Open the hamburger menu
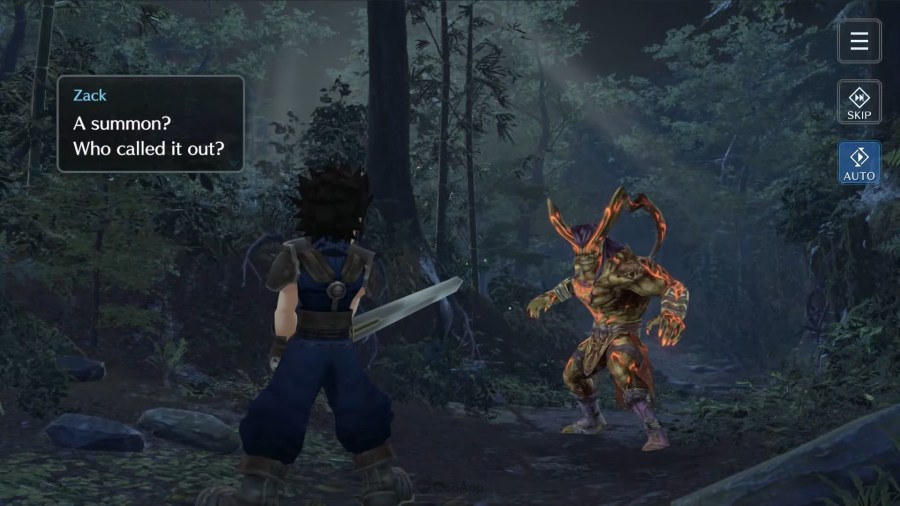The height and width of the screenshot is (506, 900). click(x=859, y=41)
